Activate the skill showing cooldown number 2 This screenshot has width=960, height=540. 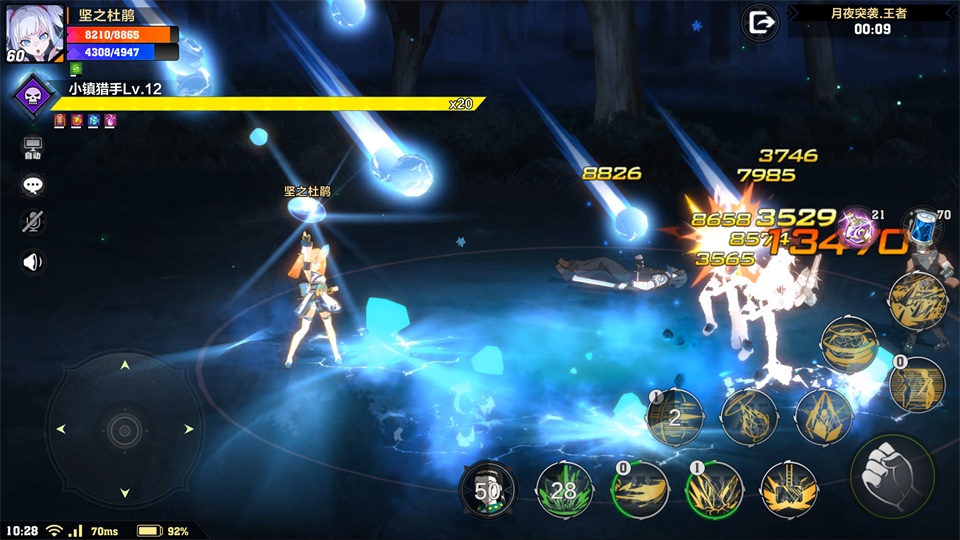[x=674, y=416]
